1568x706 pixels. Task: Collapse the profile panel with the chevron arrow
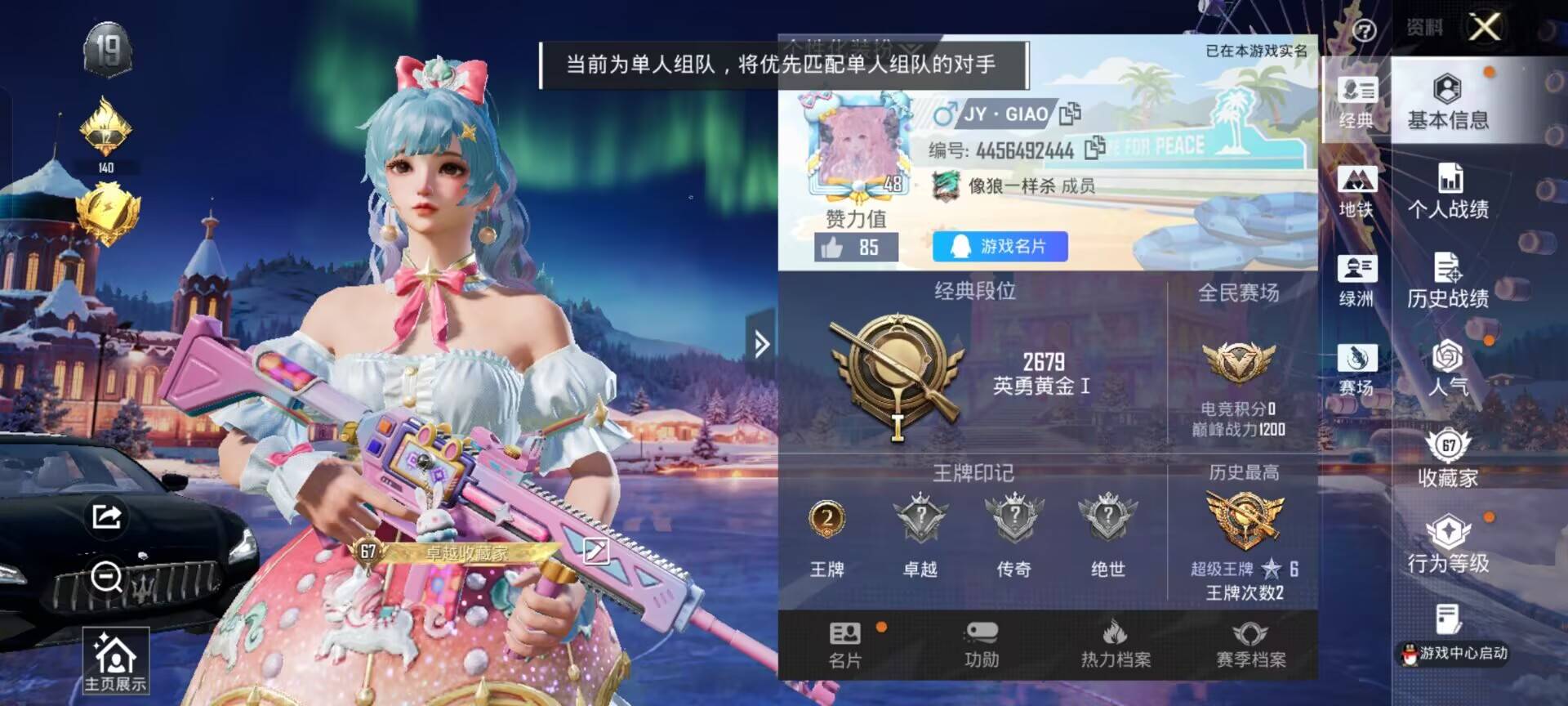(759, 343)
